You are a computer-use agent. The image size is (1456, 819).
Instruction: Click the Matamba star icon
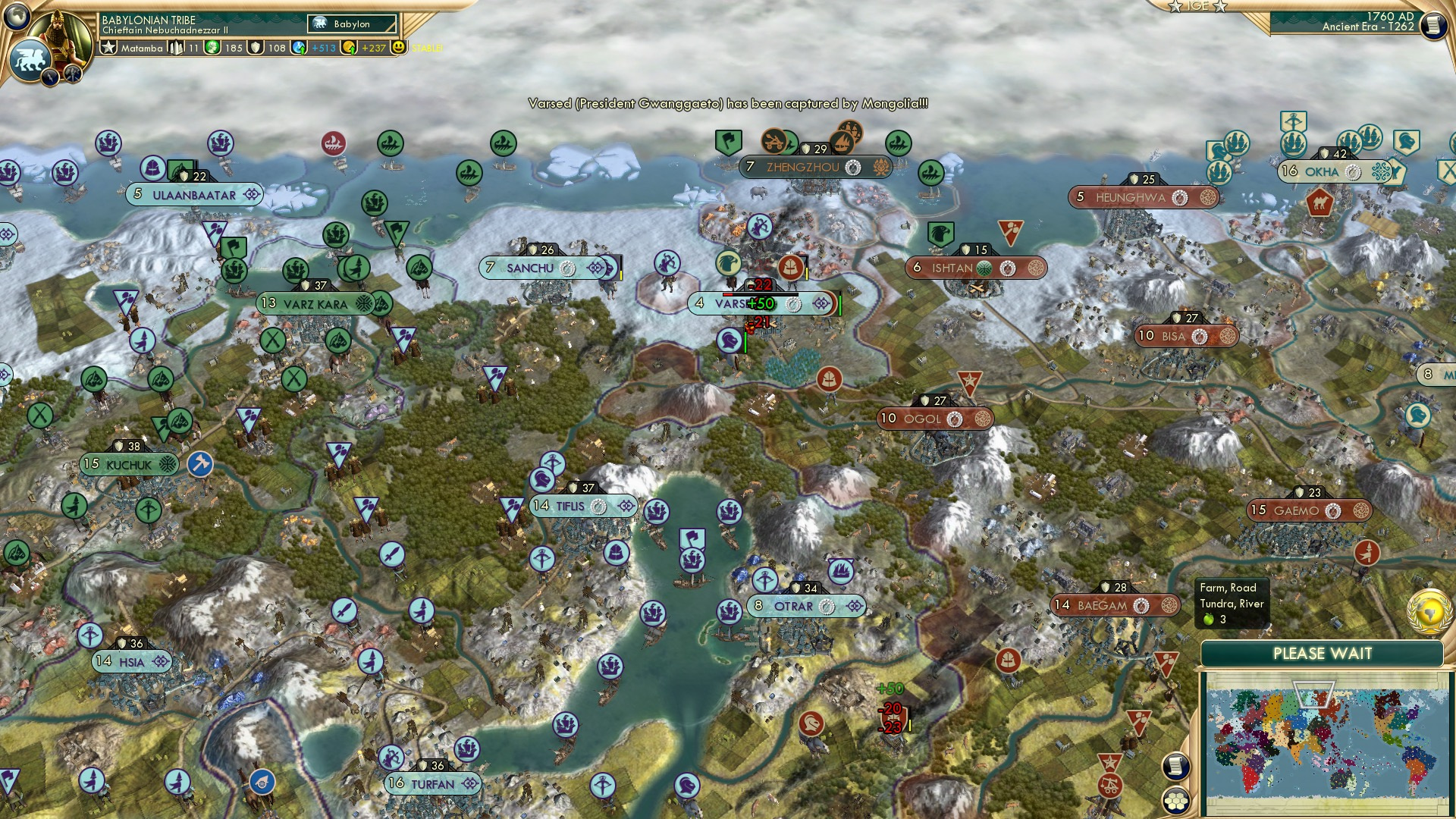[109, 49]
